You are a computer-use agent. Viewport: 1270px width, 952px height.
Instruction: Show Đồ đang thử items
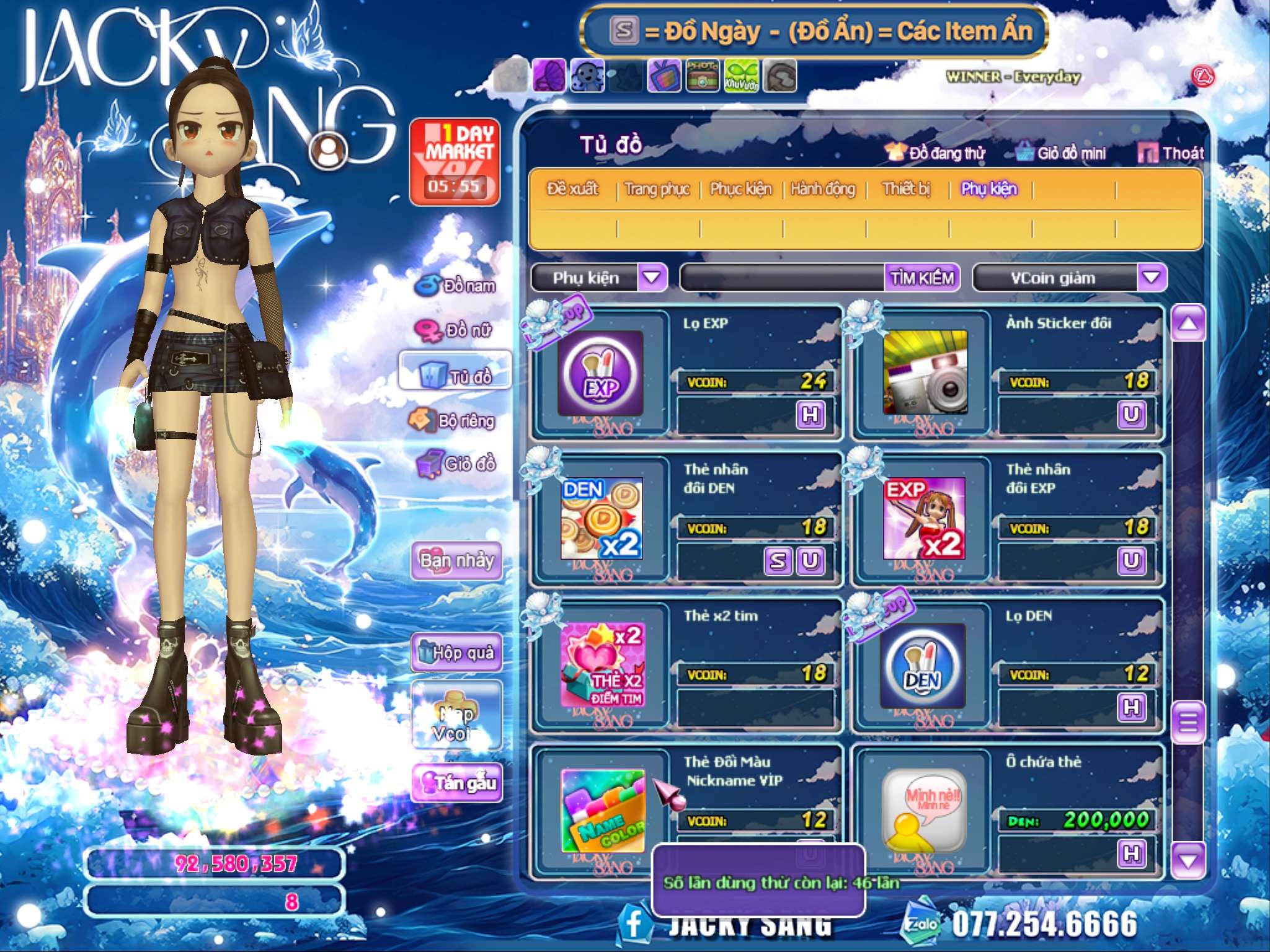(x=936, y=153)
